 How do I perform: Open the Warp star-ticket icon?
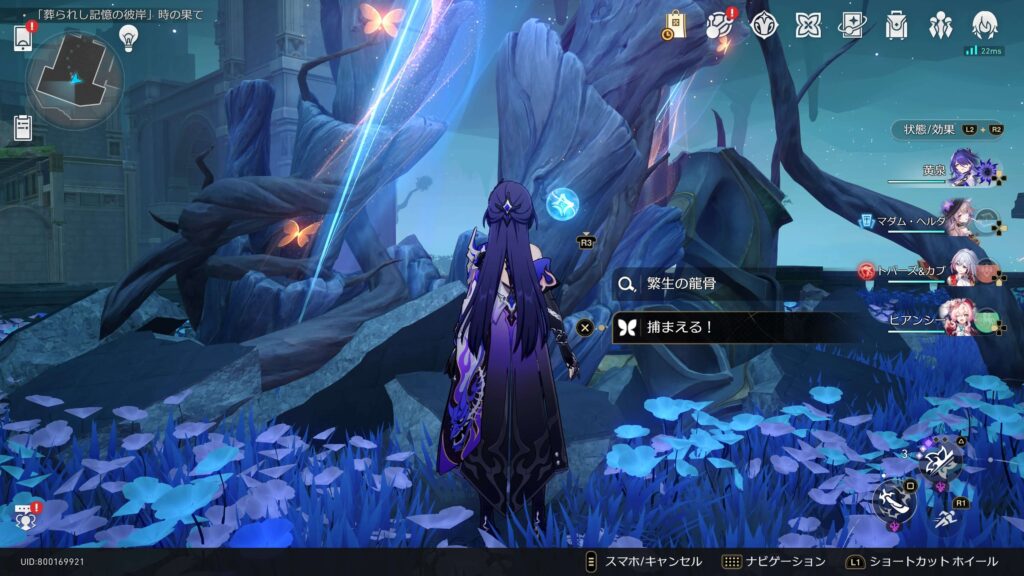[x=852, y=26]
